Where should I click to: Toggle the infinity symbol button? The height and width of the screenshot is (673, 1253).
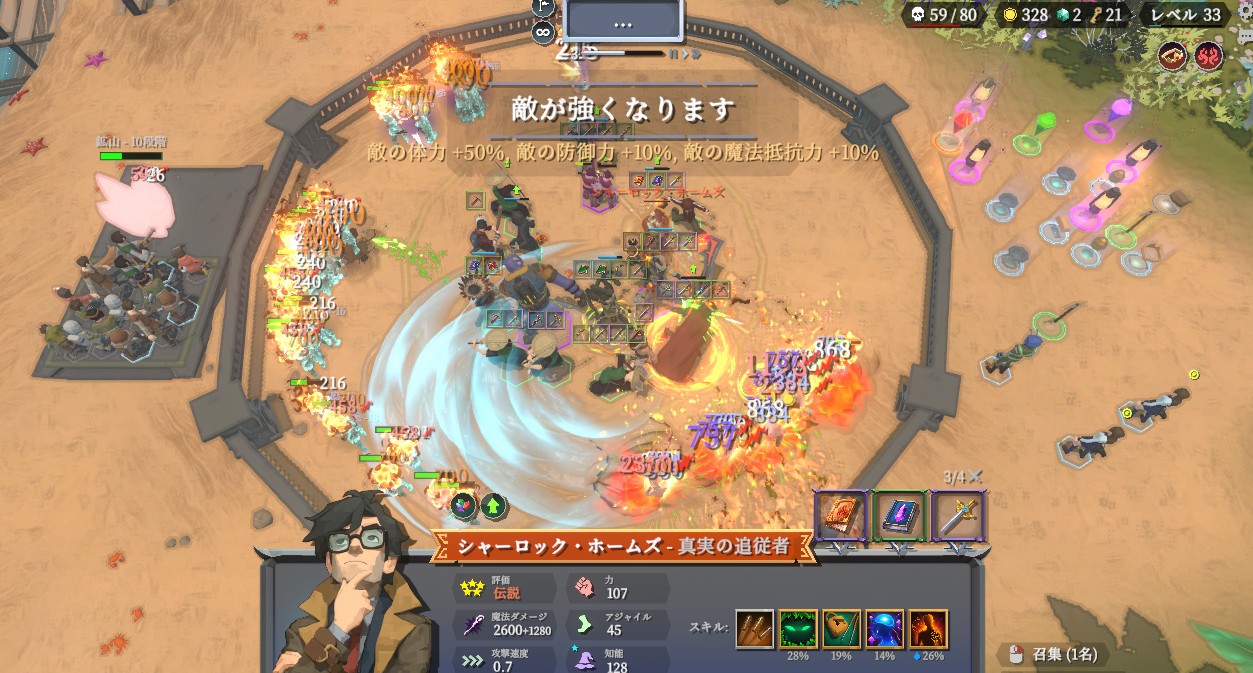tap(543, 31)
